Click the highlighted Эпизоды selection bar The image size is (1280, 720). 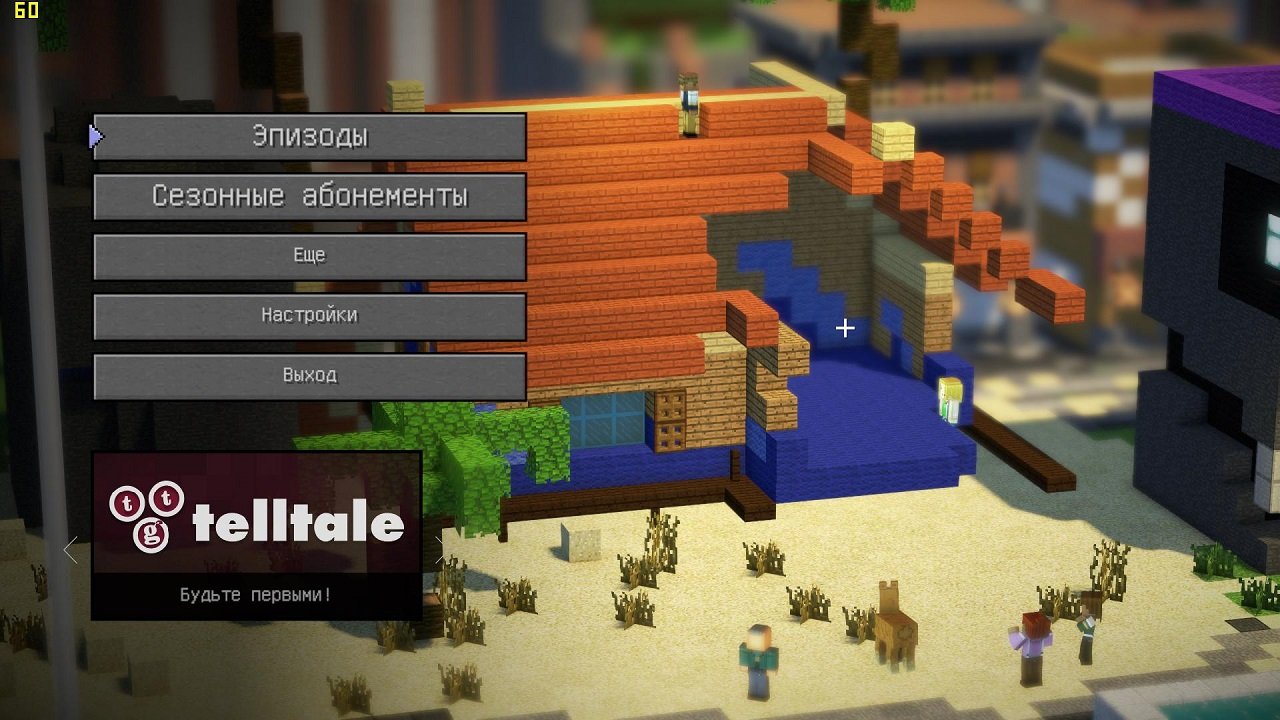(309, 138)
